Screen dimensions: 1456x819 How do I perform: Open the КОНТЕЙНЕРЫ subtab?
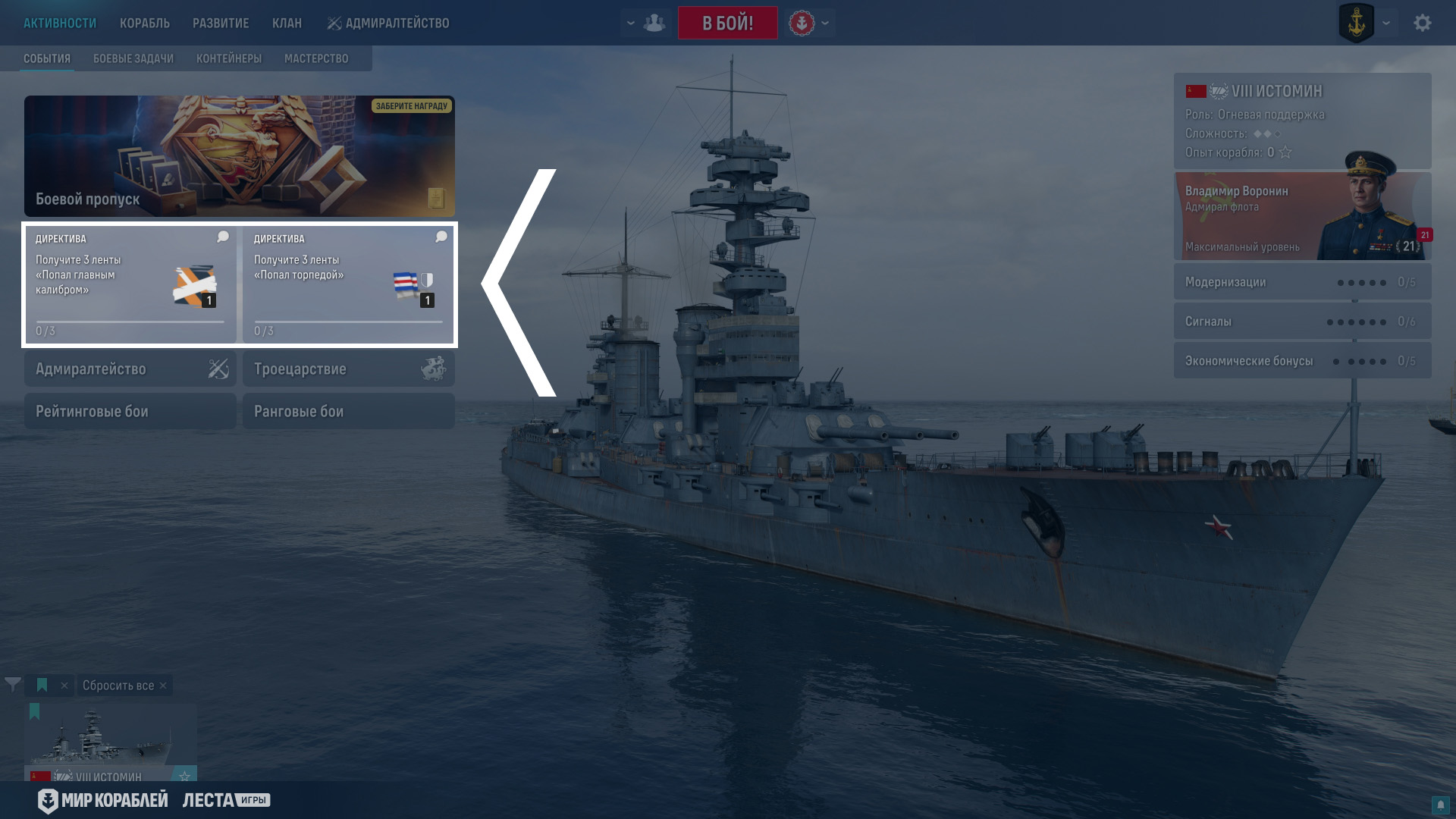[229, 58]
